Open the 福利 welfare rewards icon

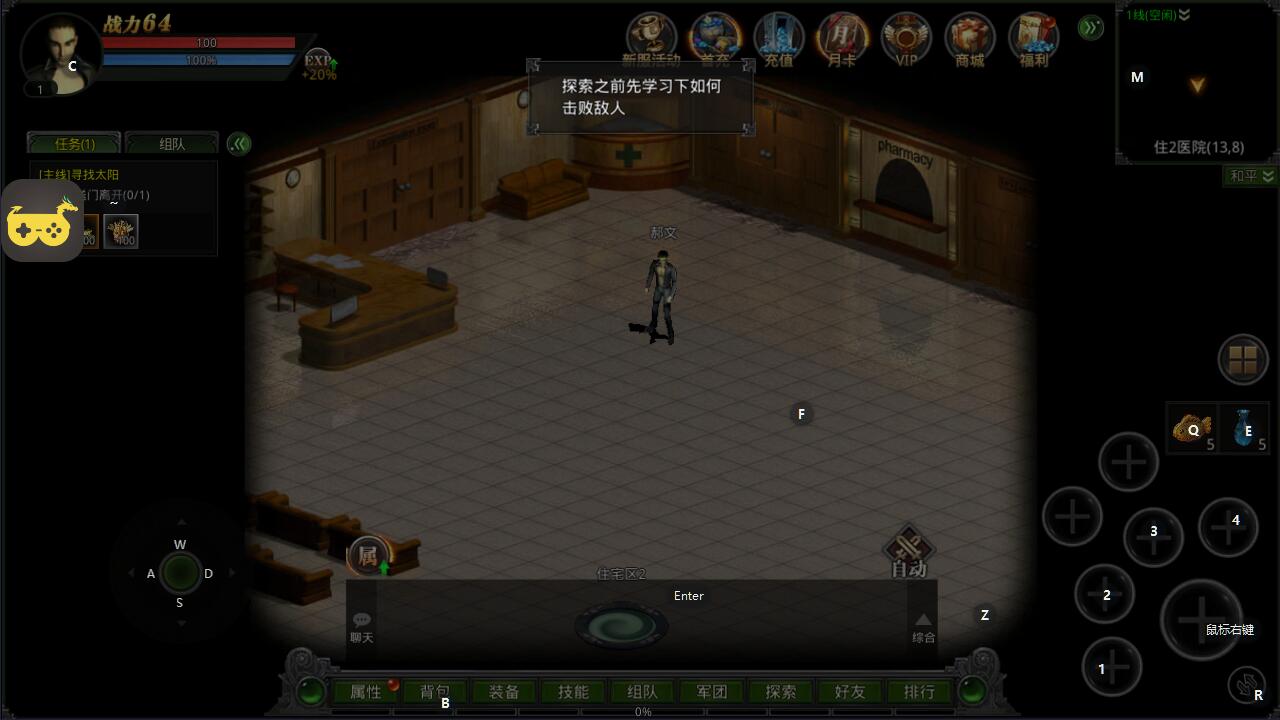click(1033, 40)
